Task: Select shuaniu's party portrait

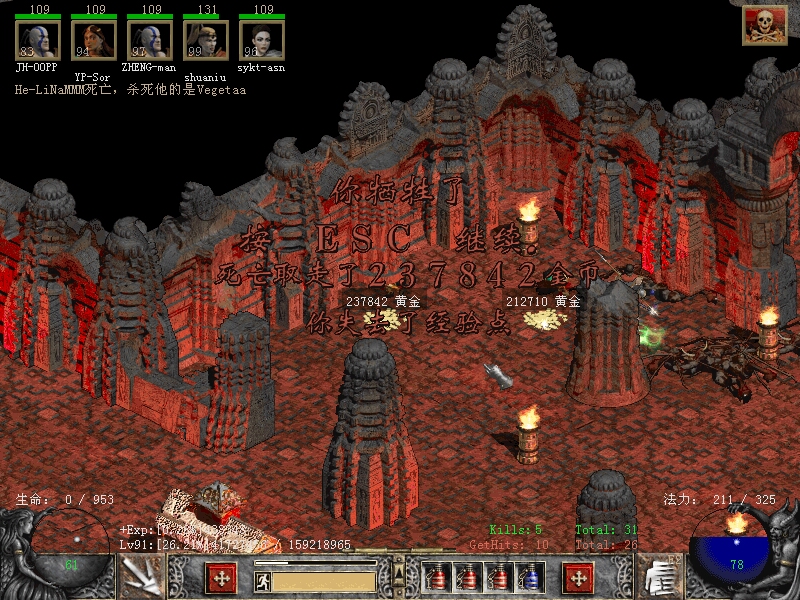Action: pos(206,40)
